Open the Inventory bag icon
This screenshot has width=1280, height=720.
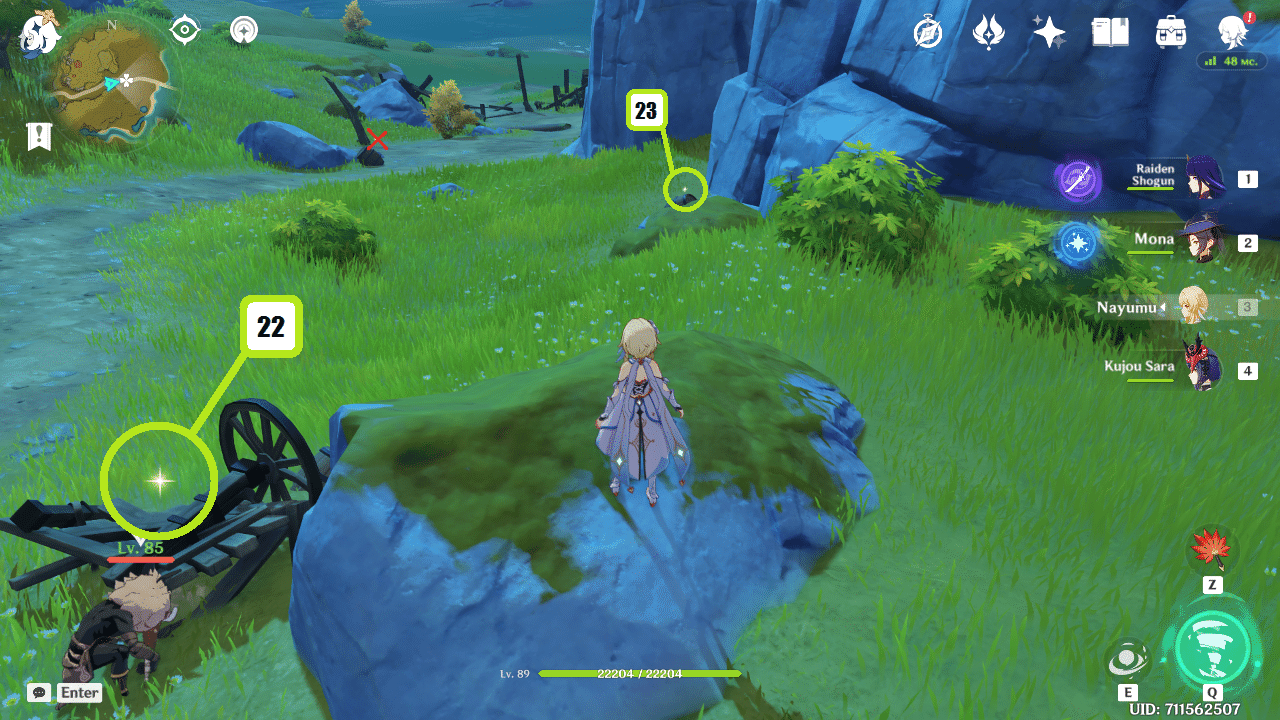[1170, 32]
